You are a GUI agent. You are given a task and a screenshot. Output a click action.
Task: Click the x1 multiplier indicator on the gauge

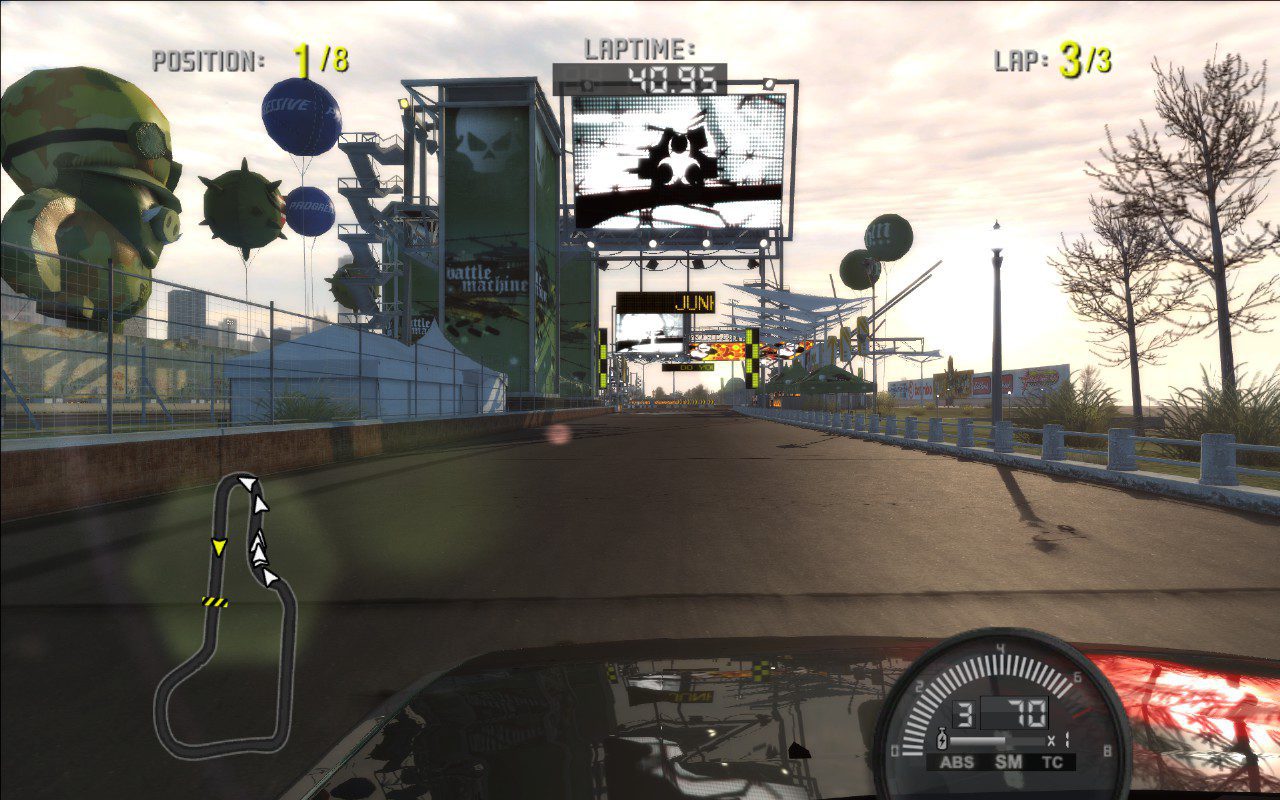1060,739
